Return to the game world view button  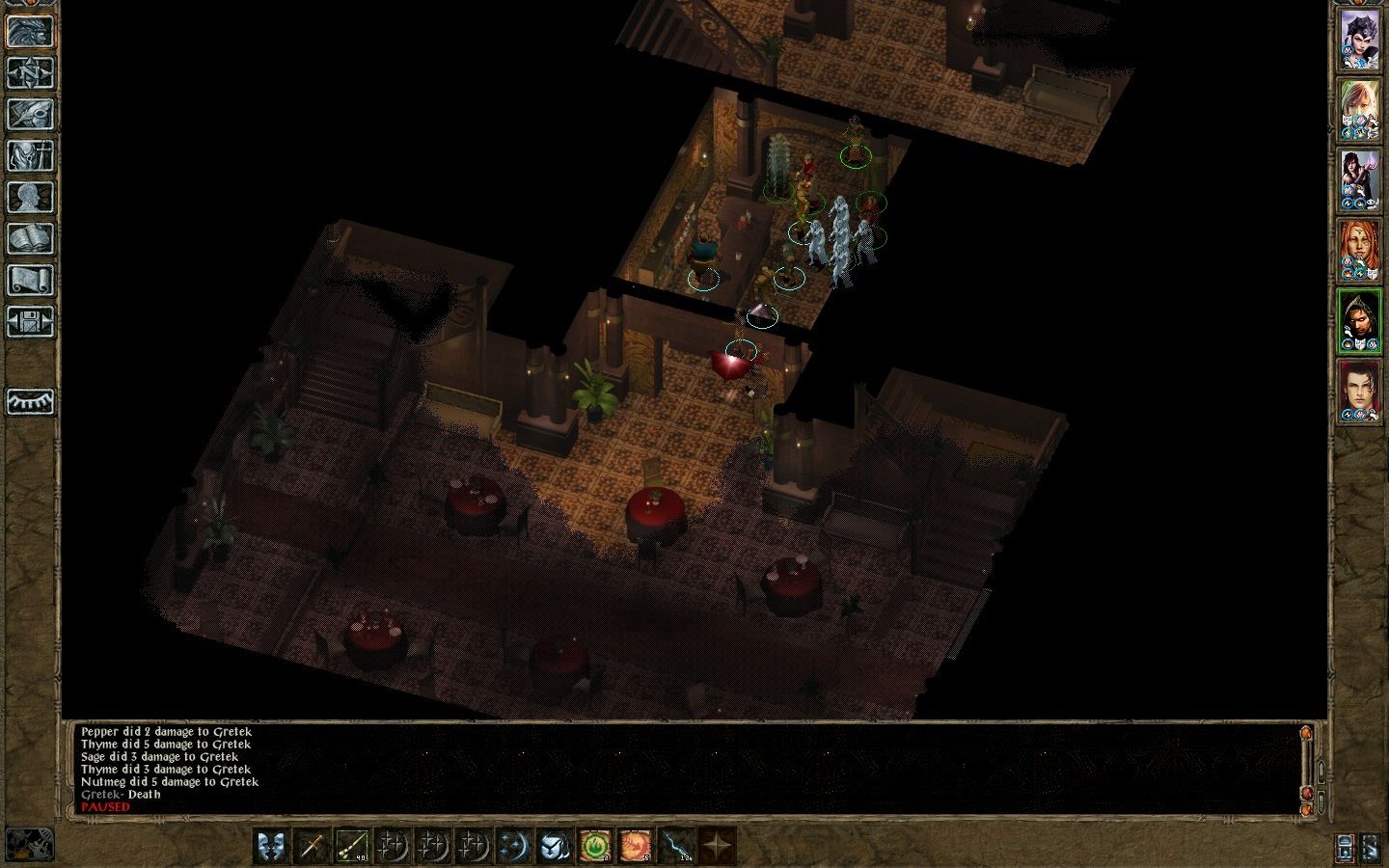30,31
